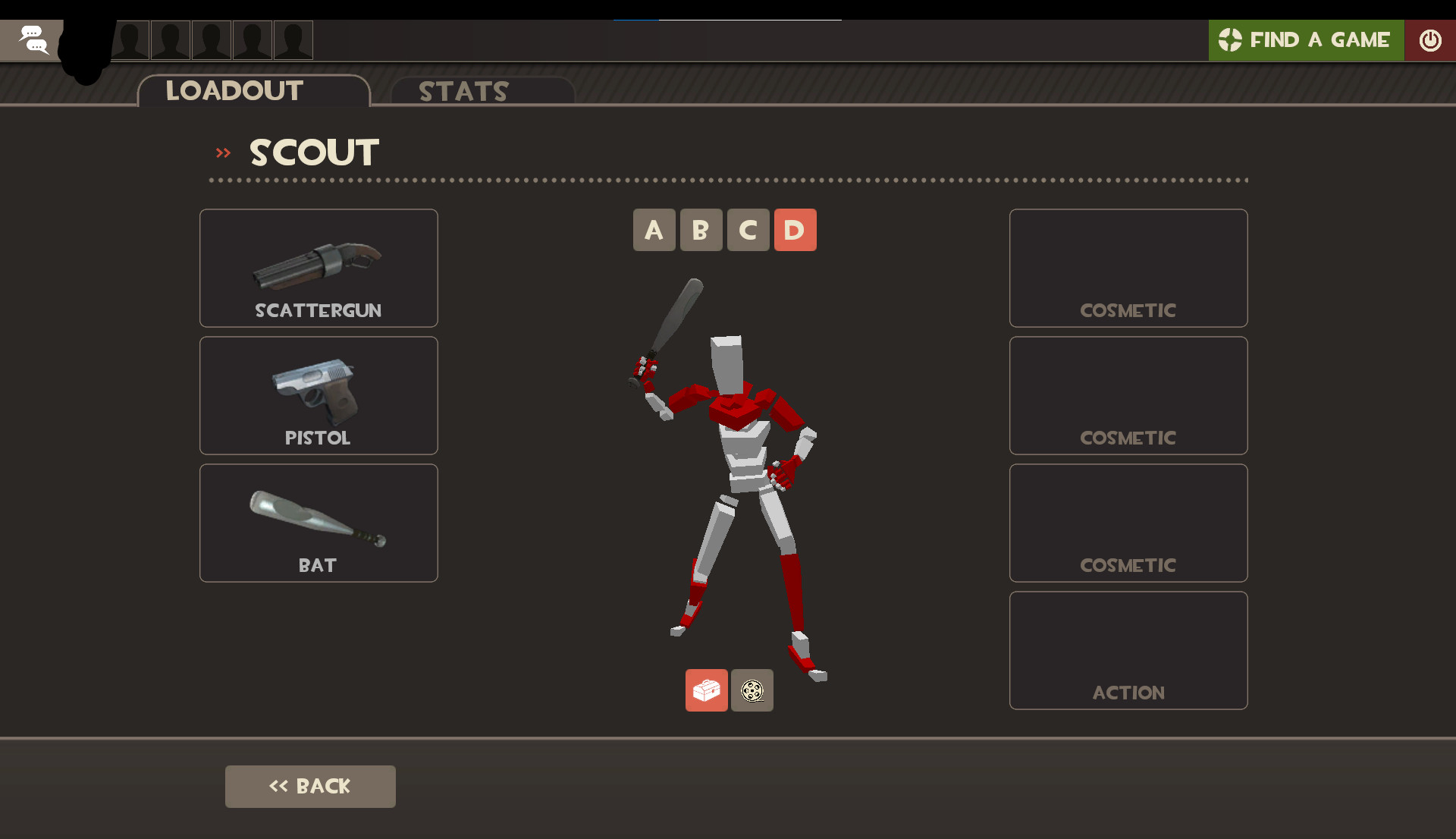This screenshot has width=1456, height=839.
Task: Open the items toolbox icon below the character
Action: tap(706, 690)
